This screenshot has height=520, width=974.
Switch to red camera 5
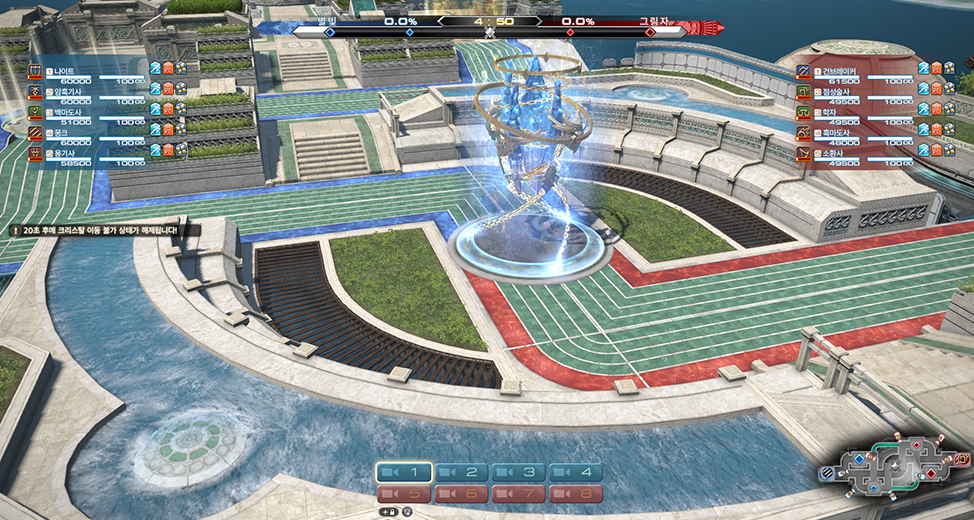pyautogui.click(x=404, y=493)
